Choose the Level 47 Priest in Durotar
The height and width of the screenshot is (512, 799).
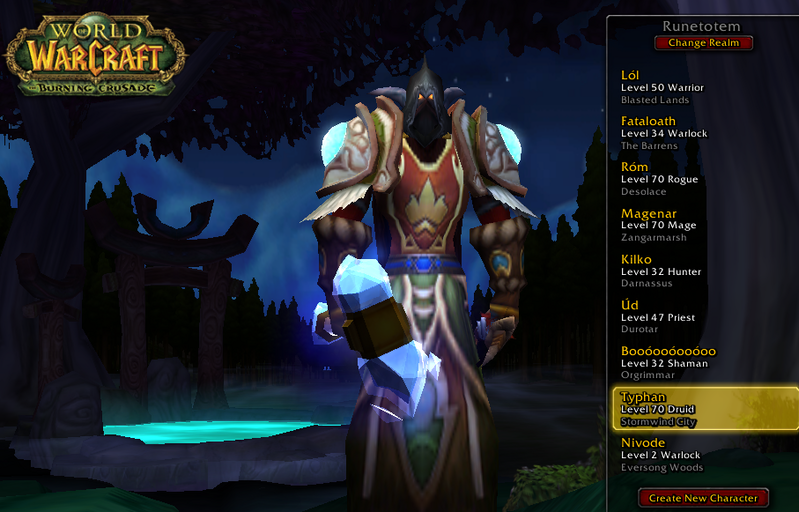(x=700, y=317)
